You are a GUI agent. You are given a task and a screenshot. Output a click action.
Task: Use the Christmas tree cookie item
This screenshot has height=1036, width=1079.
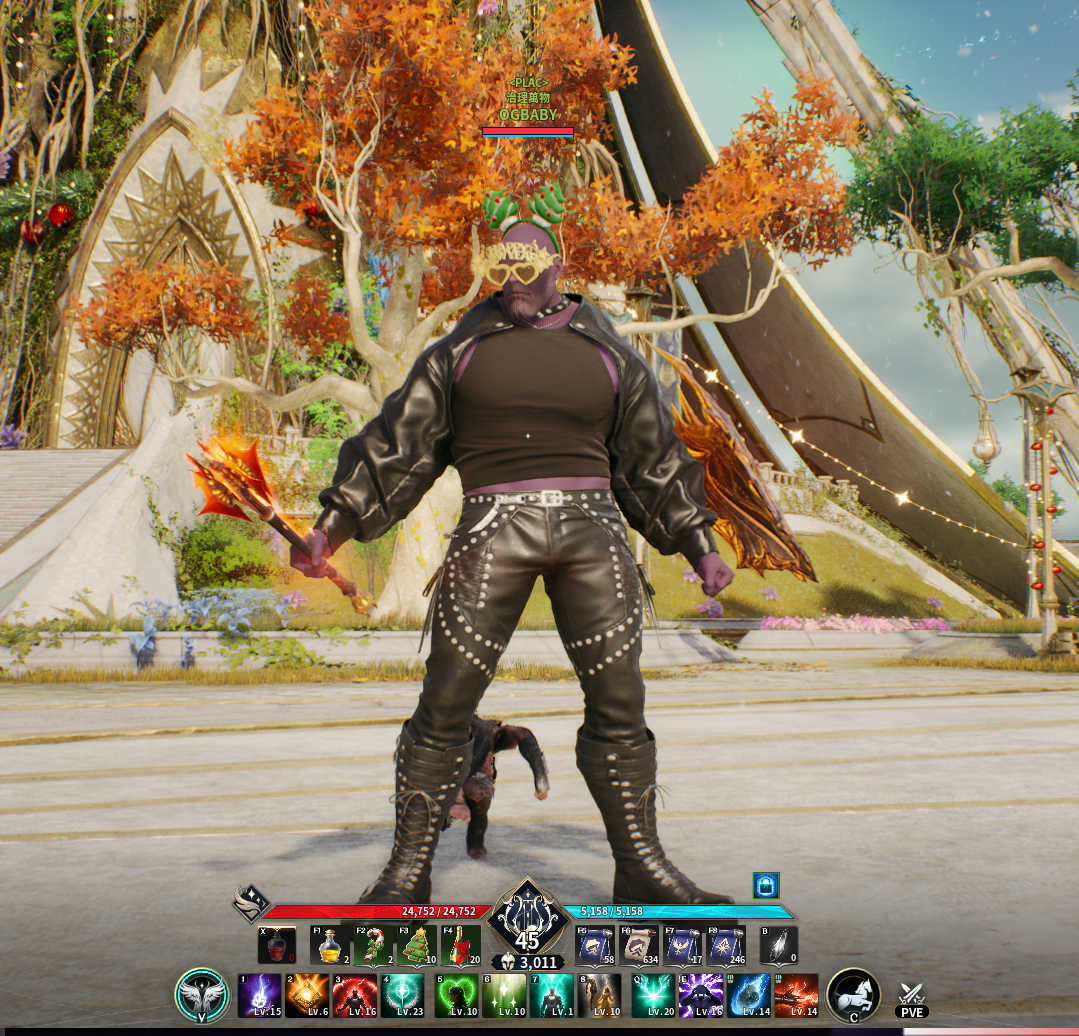(x=418, y=945)
